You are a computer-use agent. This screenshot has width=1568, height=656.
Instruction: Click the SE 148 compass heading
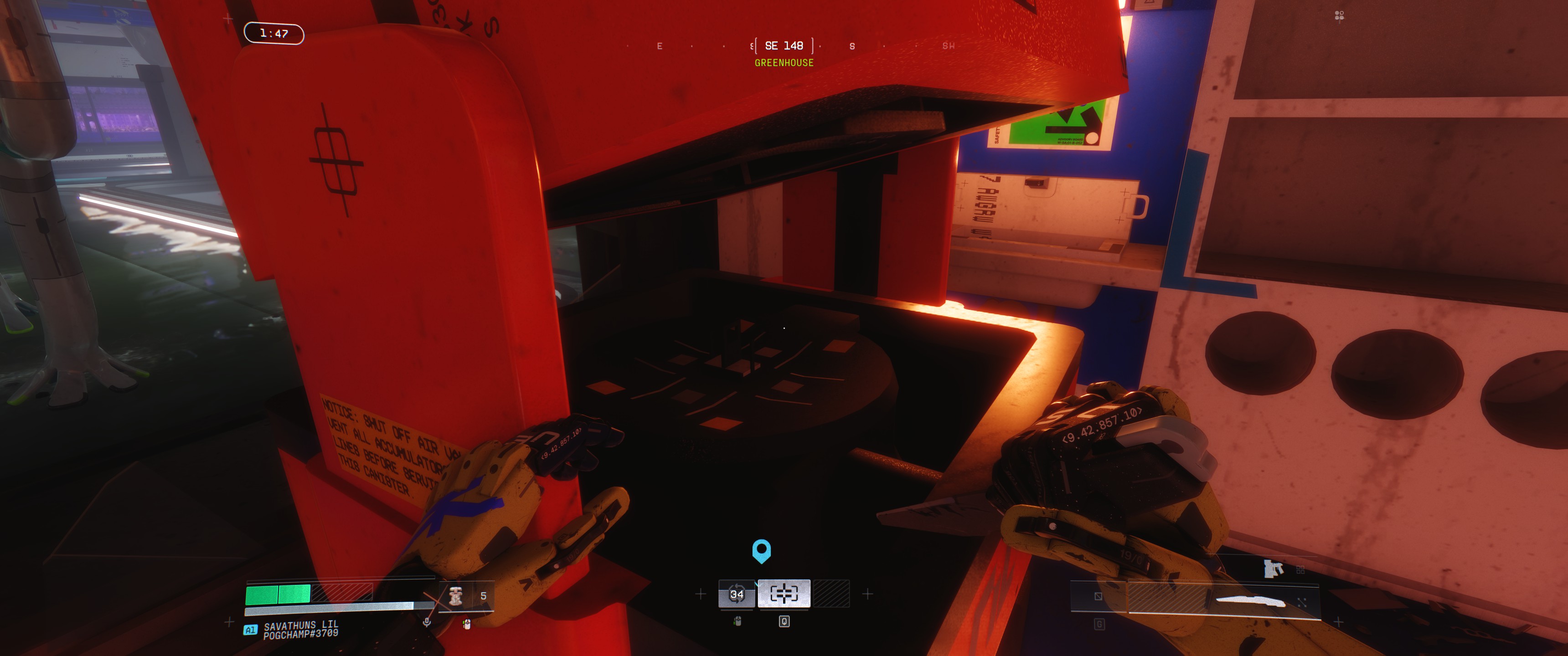tap(784, 46)
